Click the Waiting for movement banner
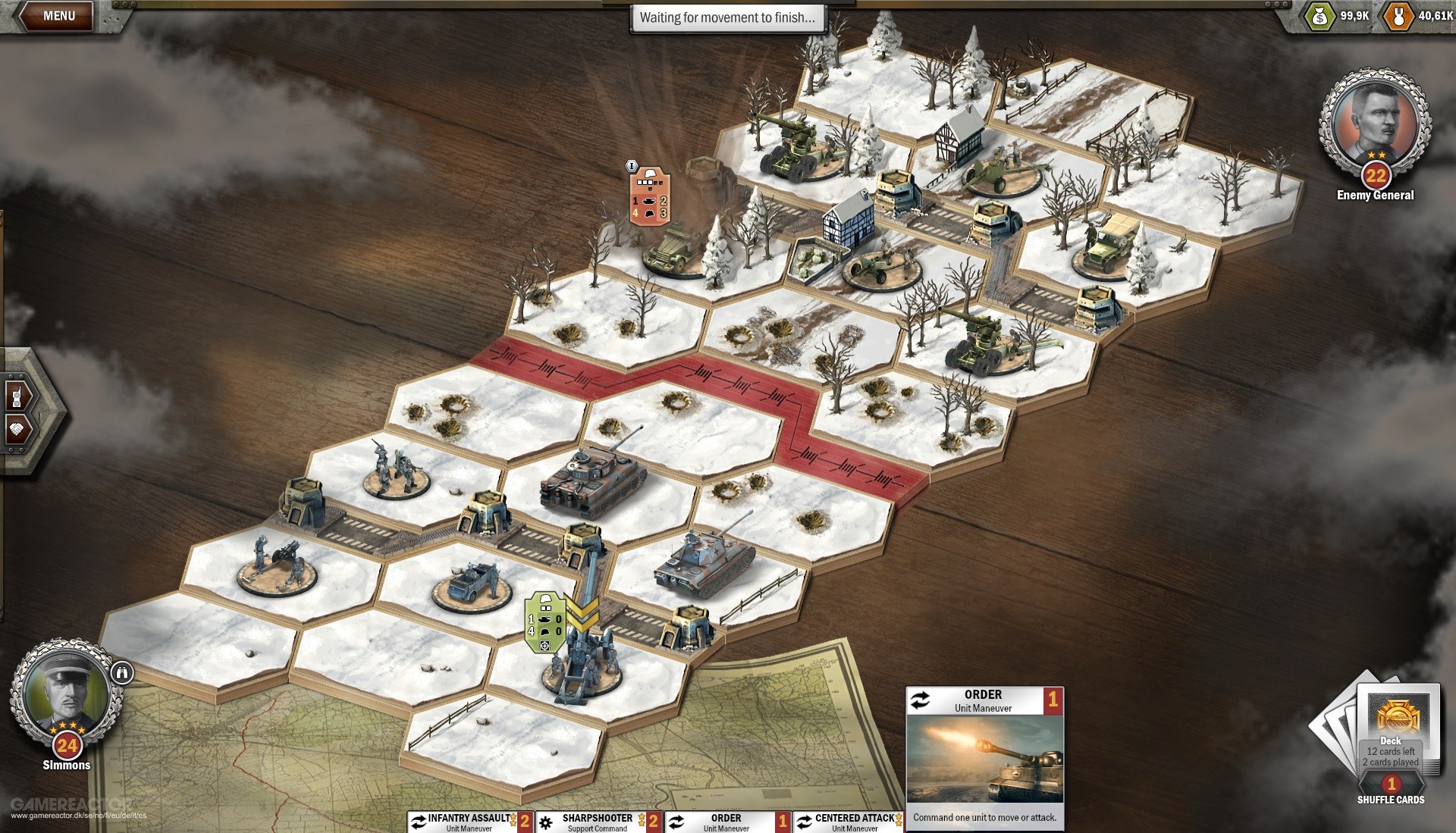Viewport: 1456px width, 833px height. pyautogui.click(x=728, y=18)
